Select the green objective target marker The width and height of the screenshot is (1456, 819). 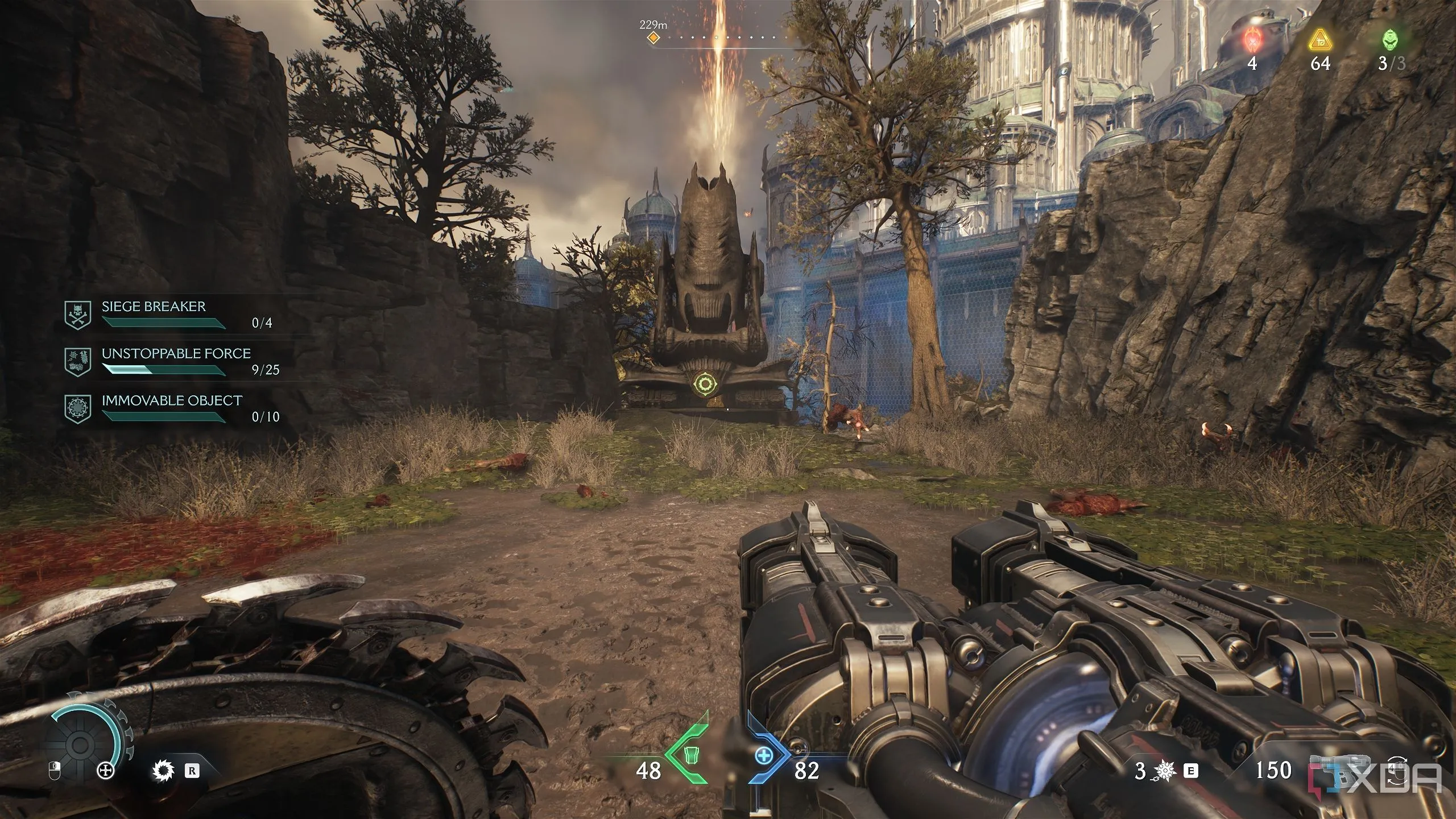point(705,385)
